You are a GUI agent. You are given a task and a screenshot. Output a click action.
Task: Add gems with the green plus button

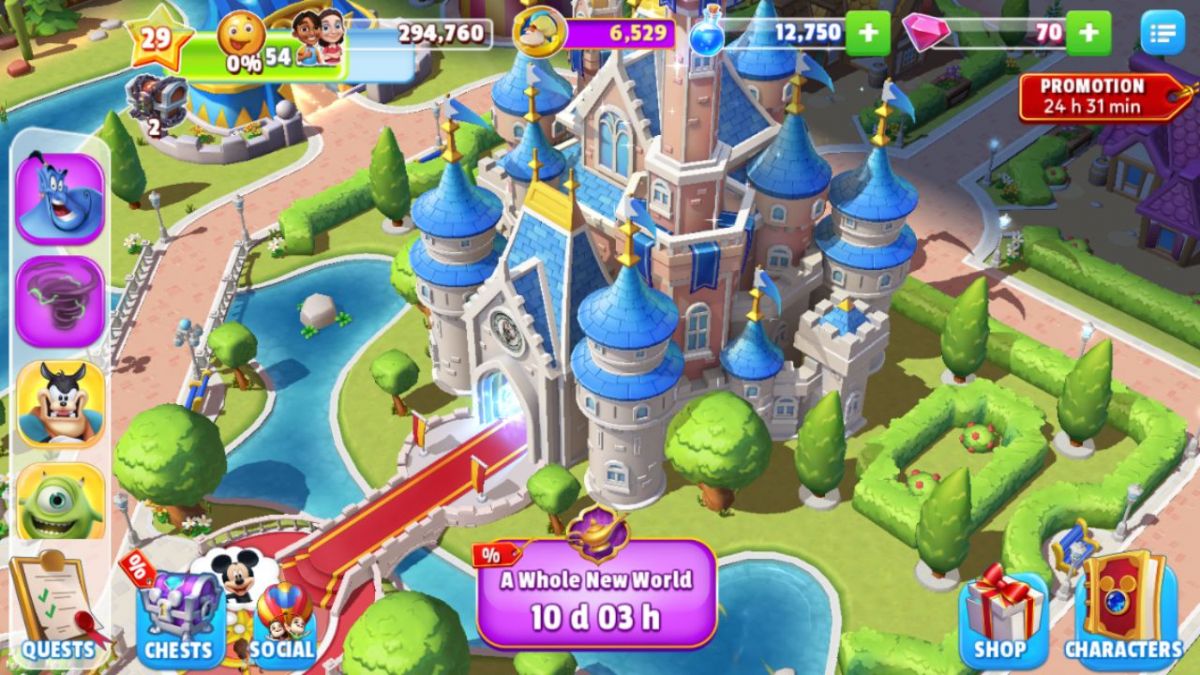(x=1088, y=33)
